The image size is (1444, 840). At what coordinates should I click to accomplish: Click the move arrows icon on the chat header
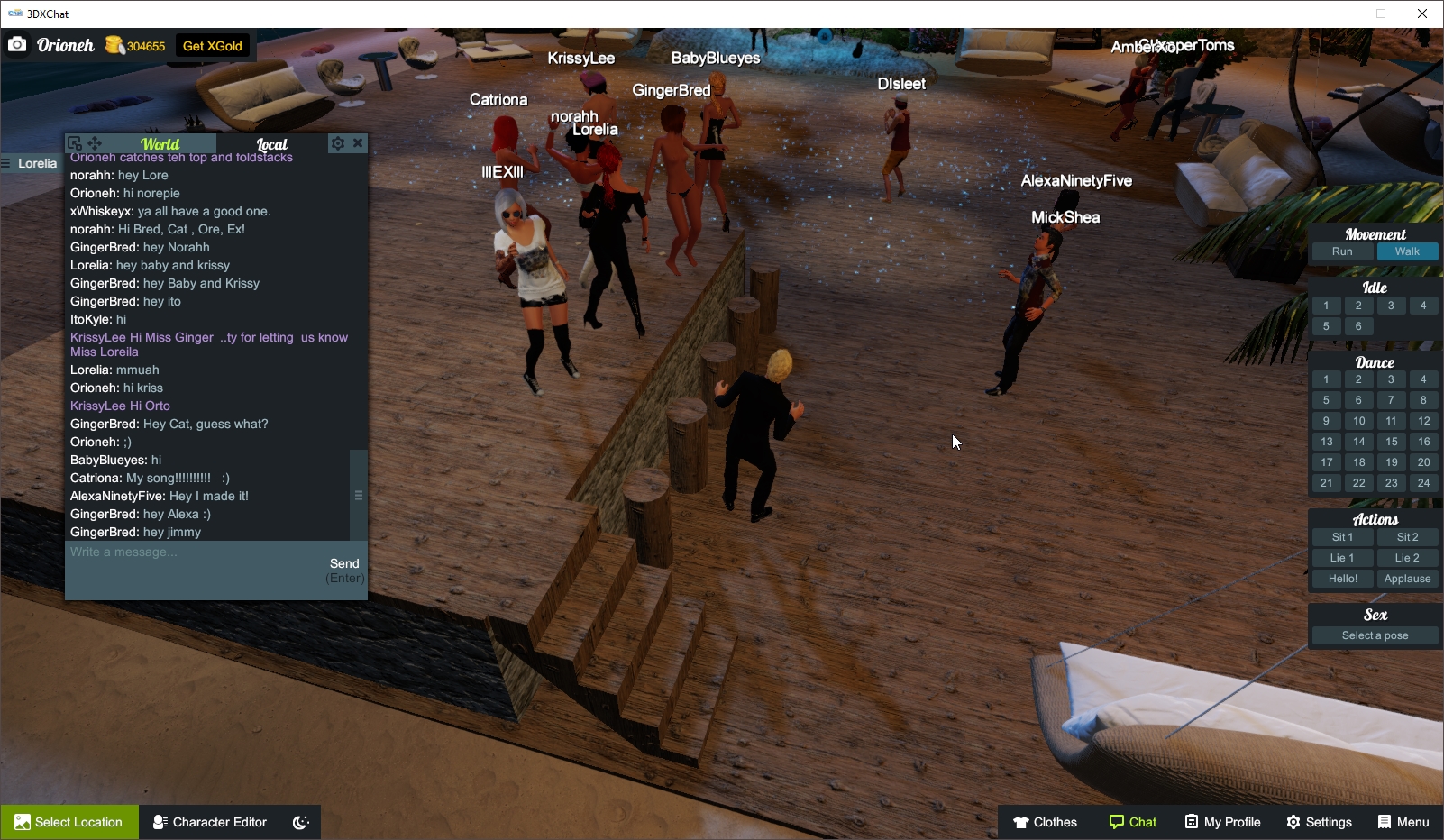(94, 142)
